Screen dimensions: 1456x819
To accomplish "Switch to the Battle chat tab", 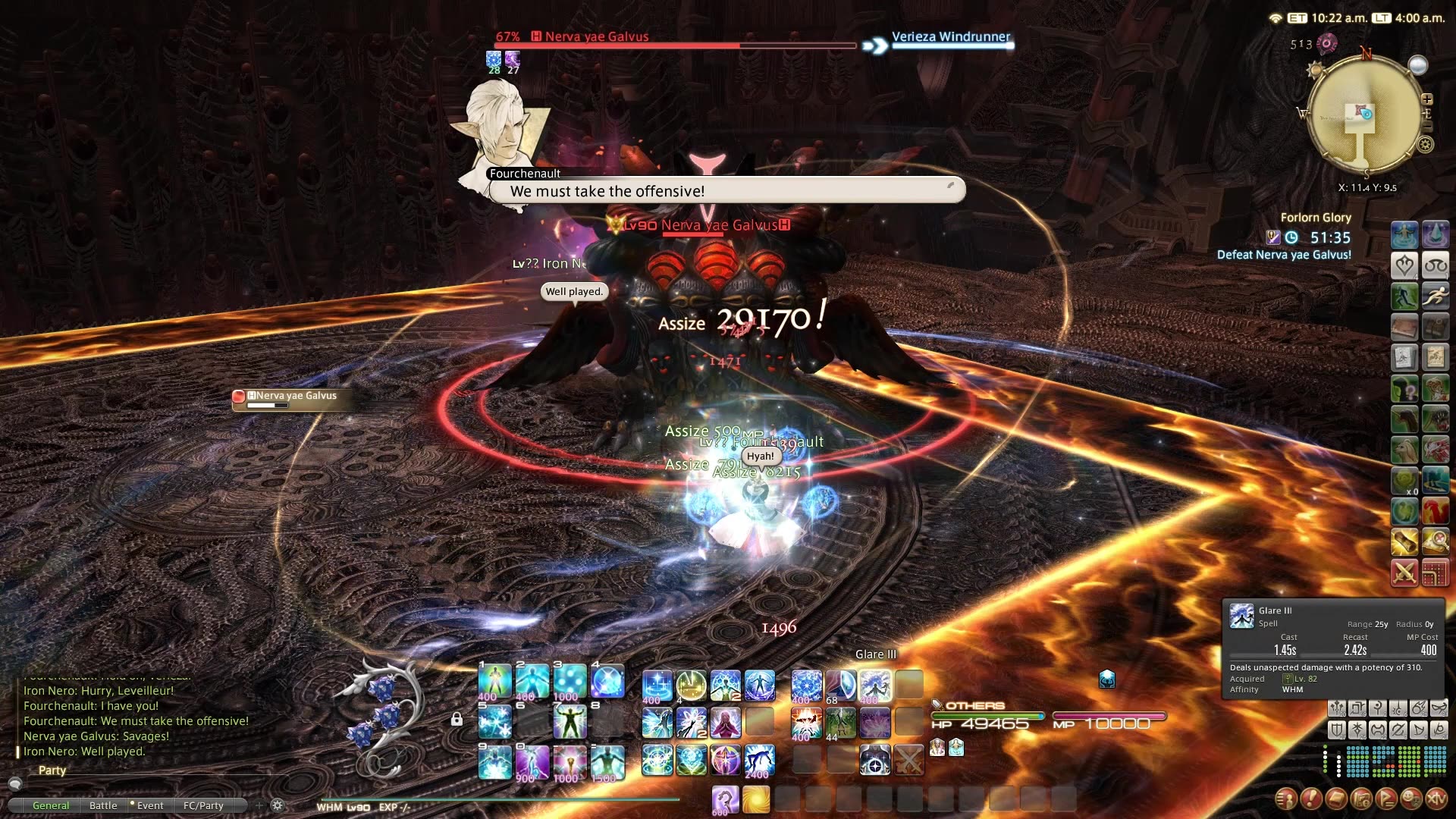I will click(x=103, y=805).
